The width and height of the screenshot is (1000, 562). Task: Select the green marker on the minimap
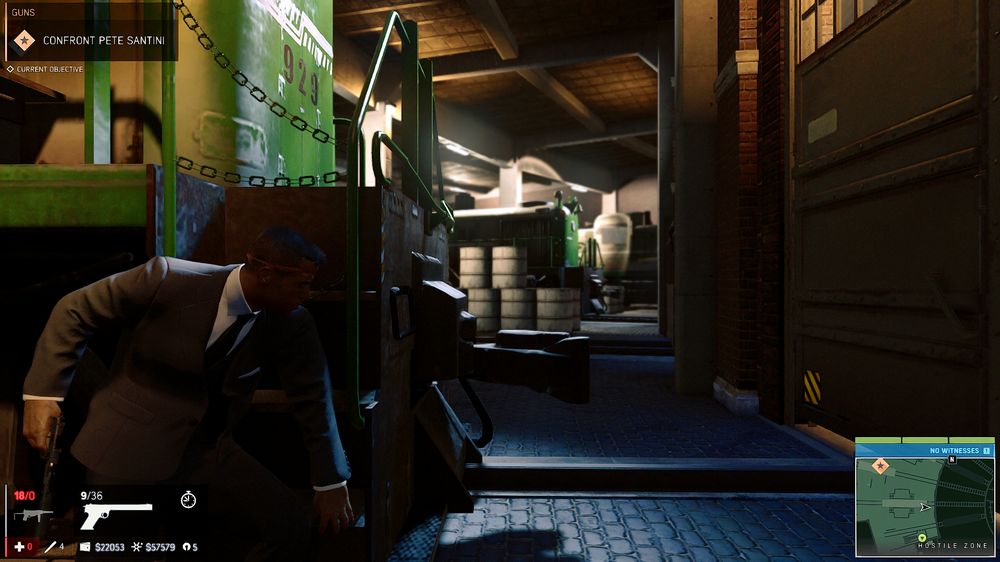pos(922,538)
